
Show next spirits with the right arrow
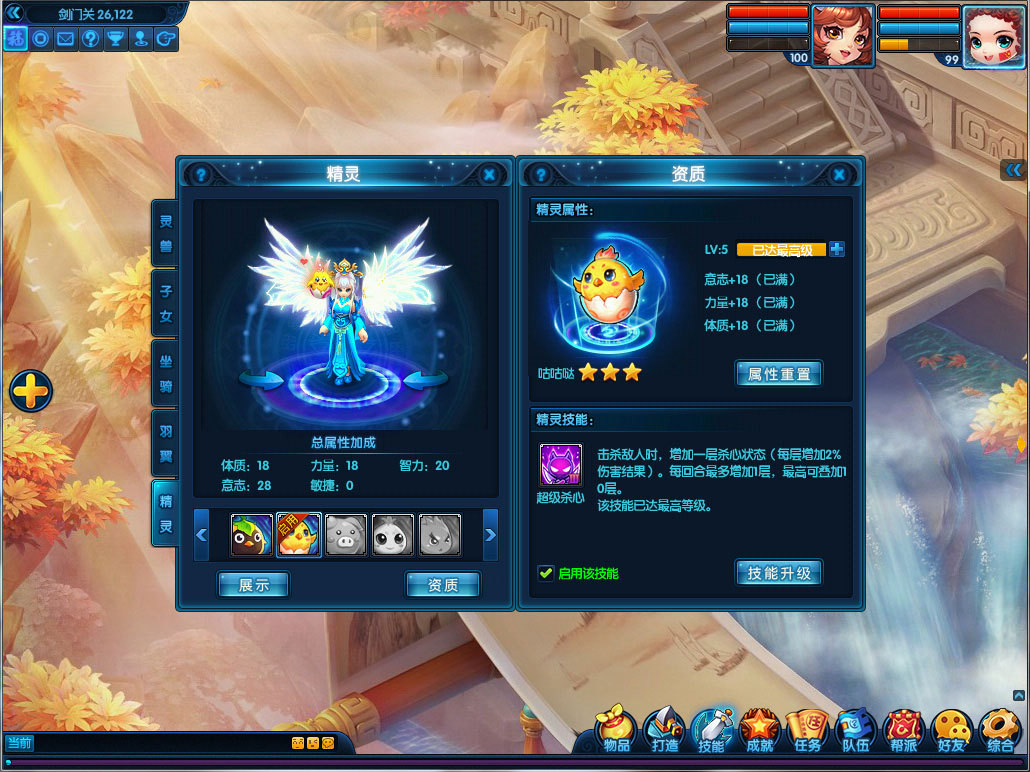490,535
